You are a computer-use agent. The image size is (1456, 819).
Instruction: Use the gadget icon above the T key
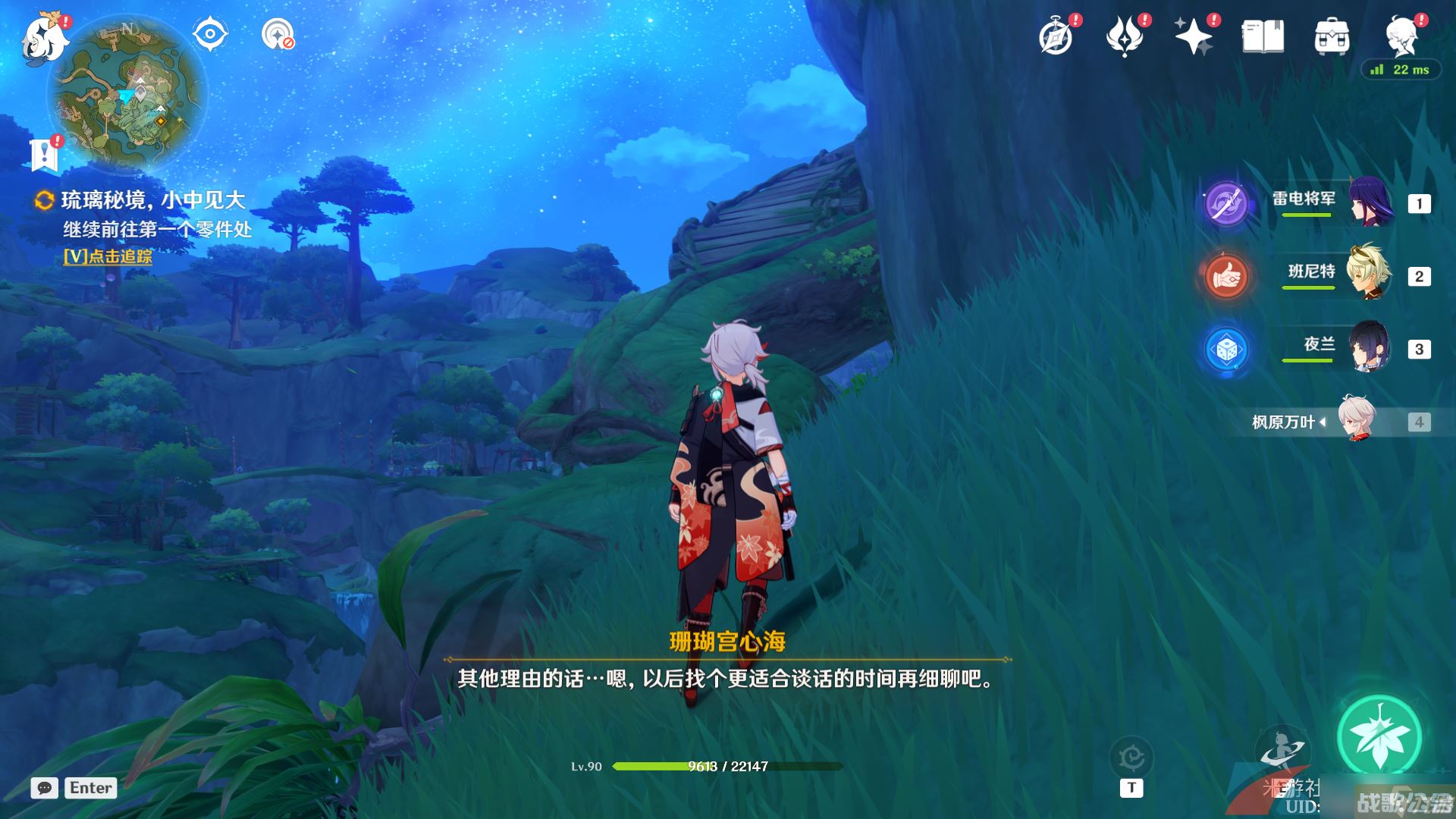(1131, 758)
